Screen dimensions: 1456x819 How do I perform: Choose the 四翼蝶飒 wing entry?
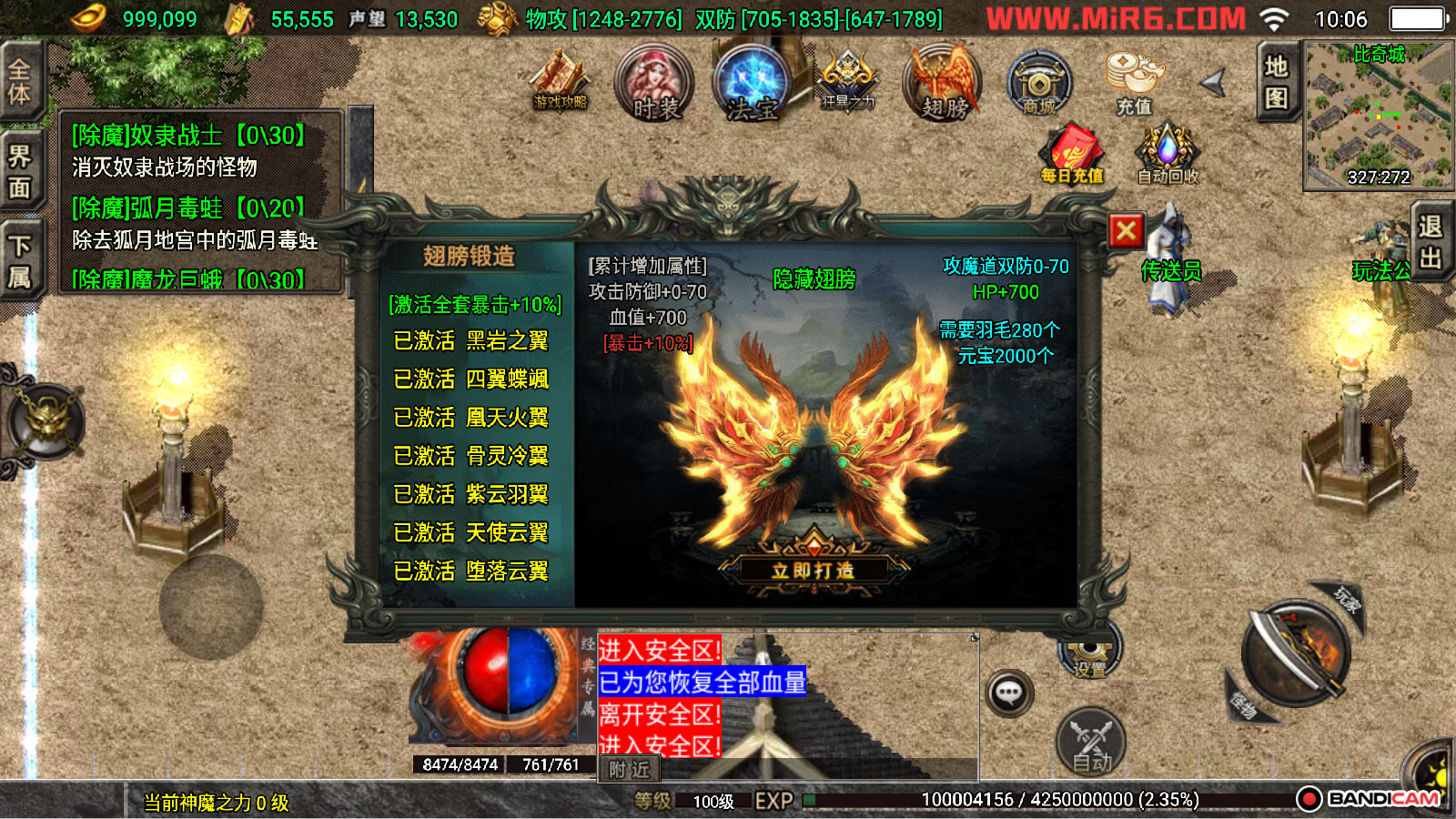pyautogui.click(x=470, y=379)
